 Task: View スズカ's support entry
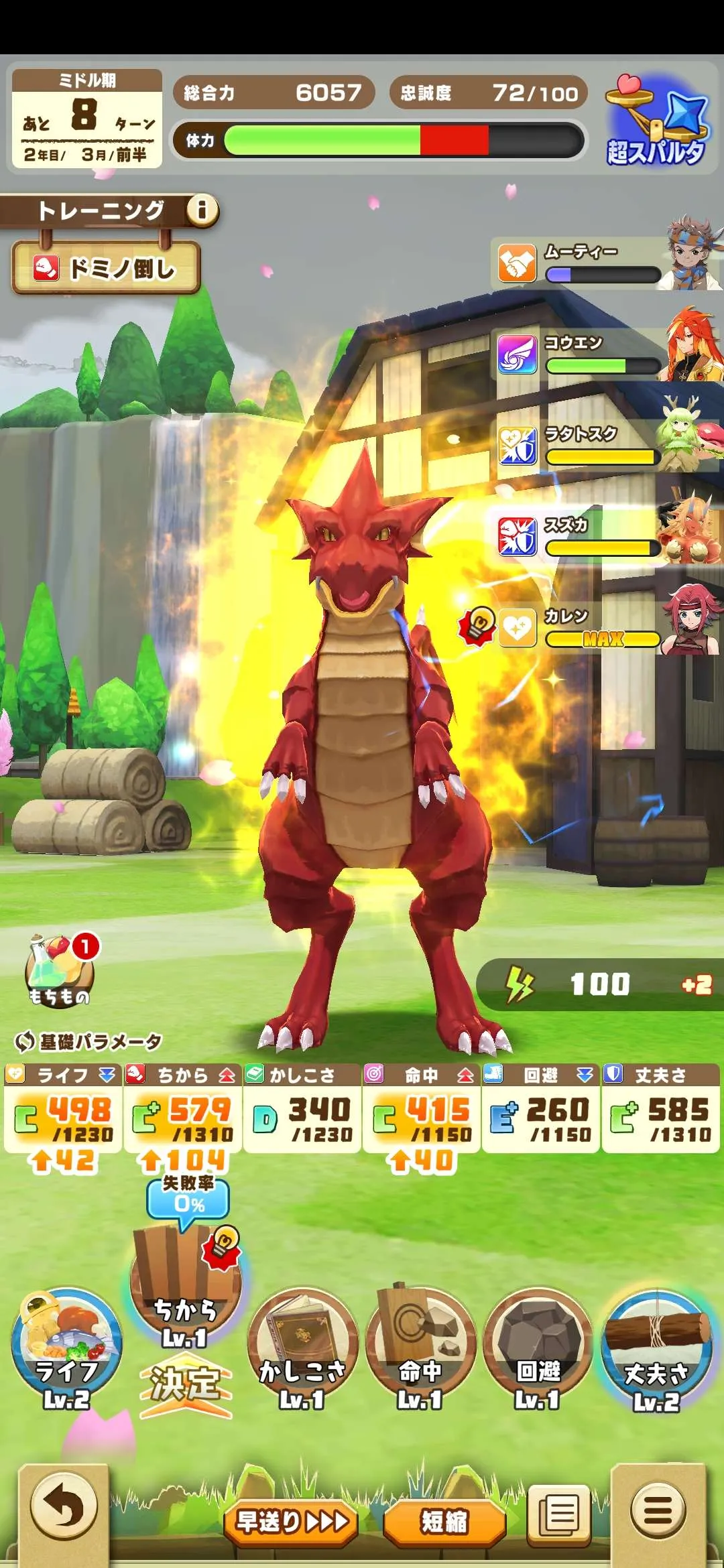(603, 537)
